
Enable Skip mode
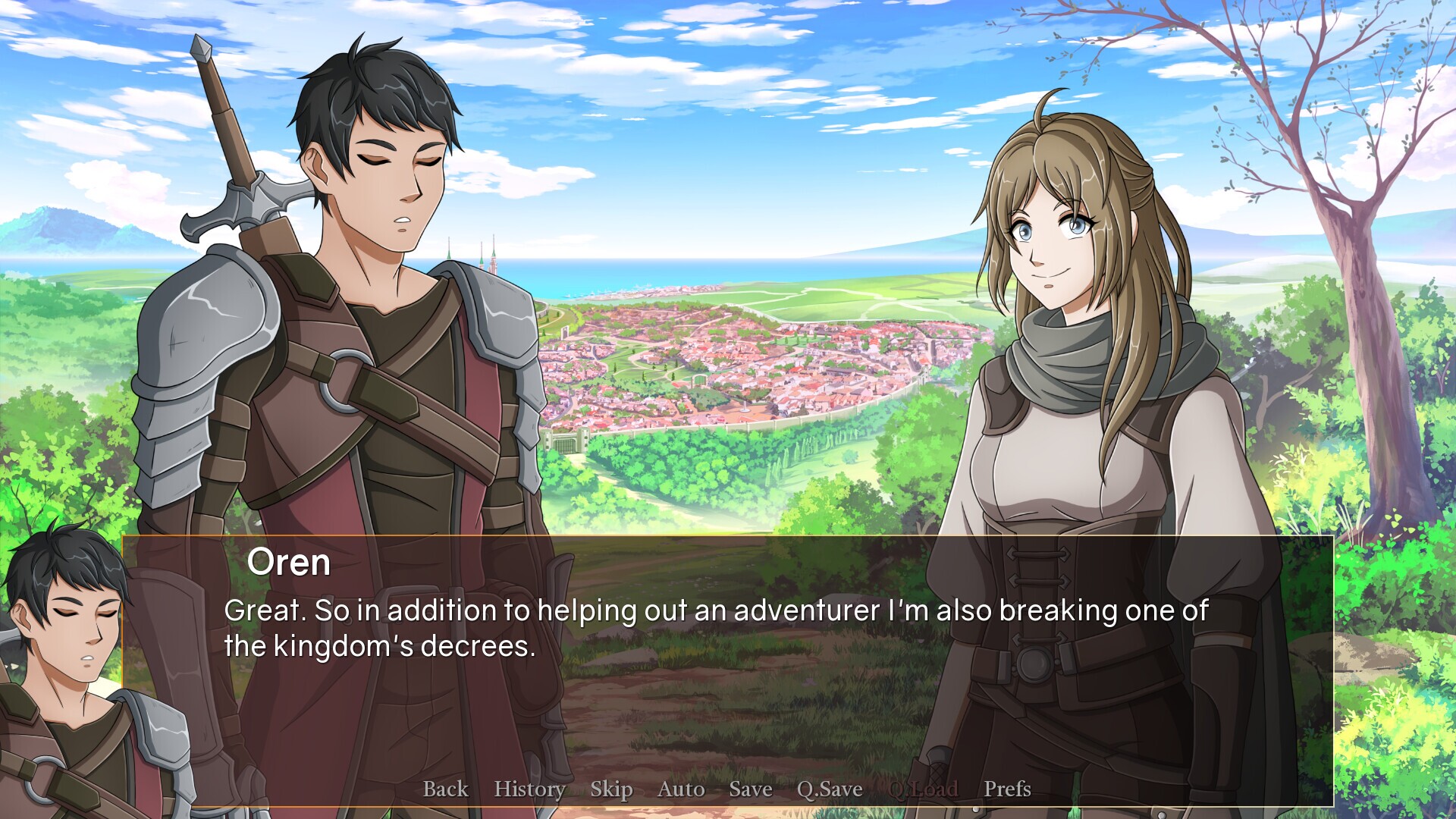click(611, 789)
